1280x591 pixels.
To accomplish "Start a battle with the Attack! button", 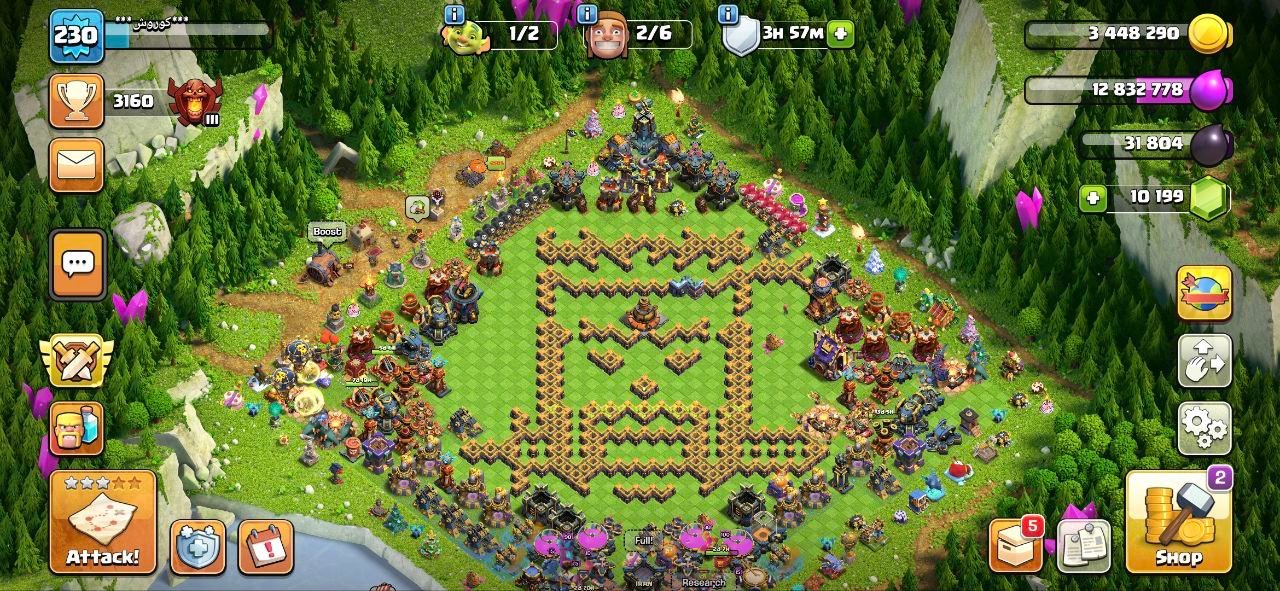I will [x=103, y=522].
